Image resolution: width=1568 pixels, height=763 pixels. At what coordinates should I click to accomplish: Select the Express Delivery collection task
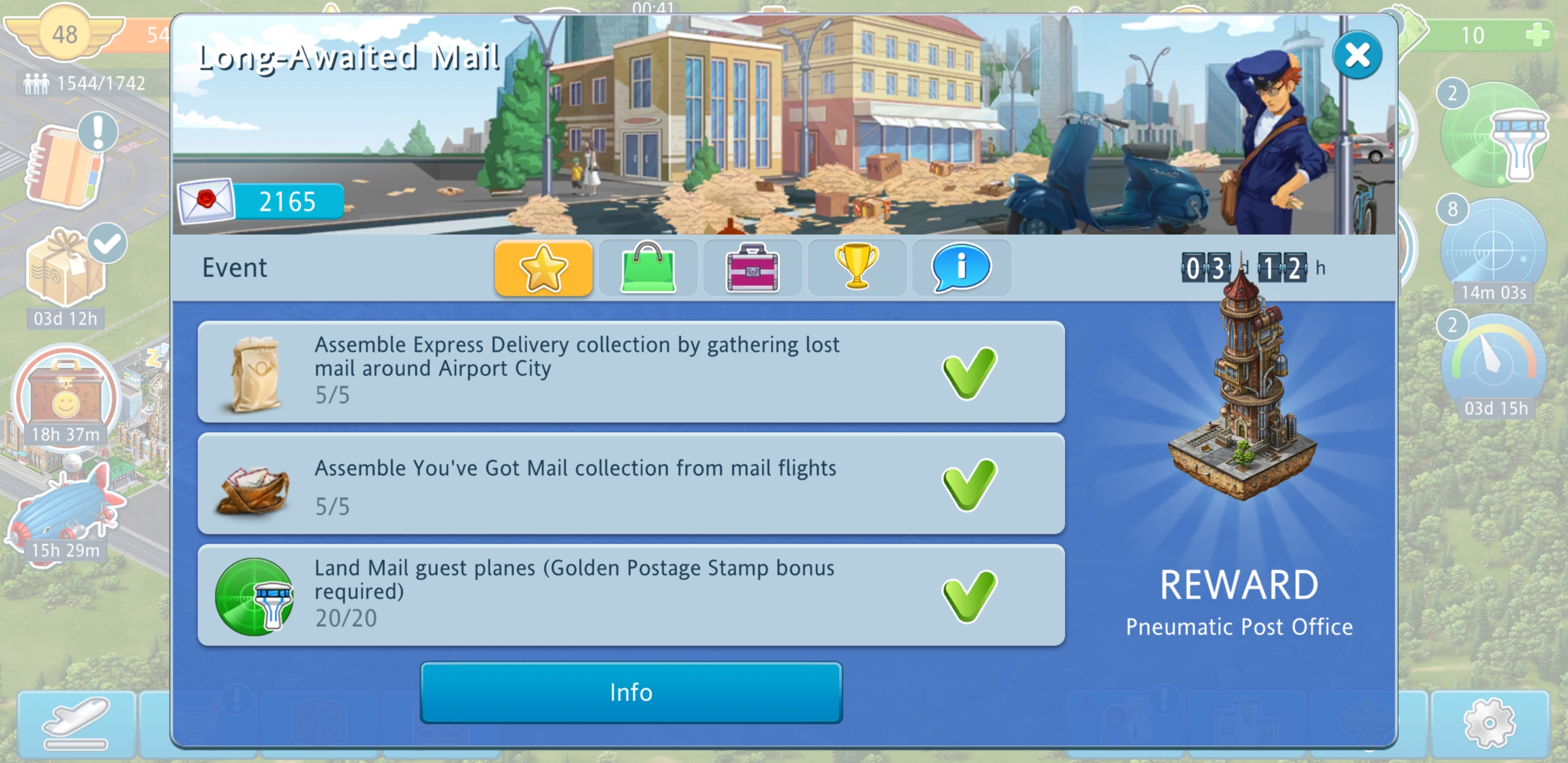coord(630,371)
